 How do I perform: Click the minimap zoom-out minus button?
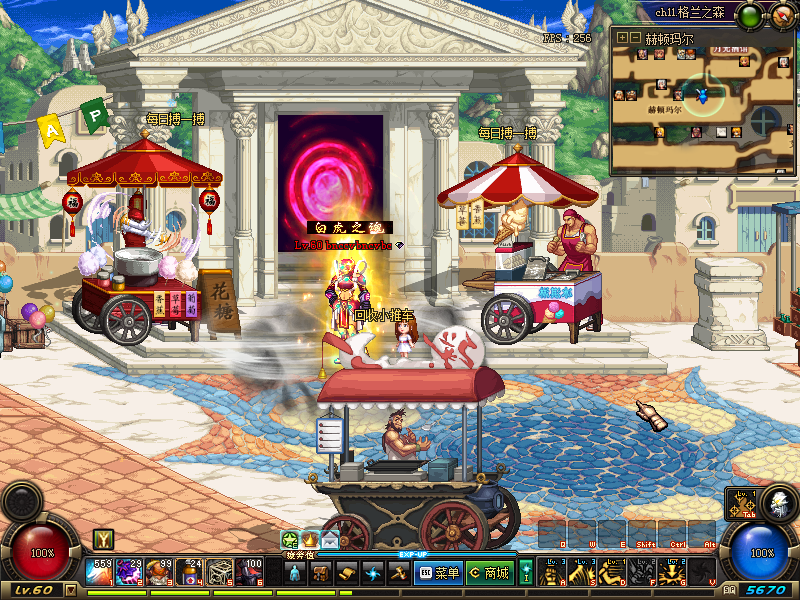(x=635, y=37)
